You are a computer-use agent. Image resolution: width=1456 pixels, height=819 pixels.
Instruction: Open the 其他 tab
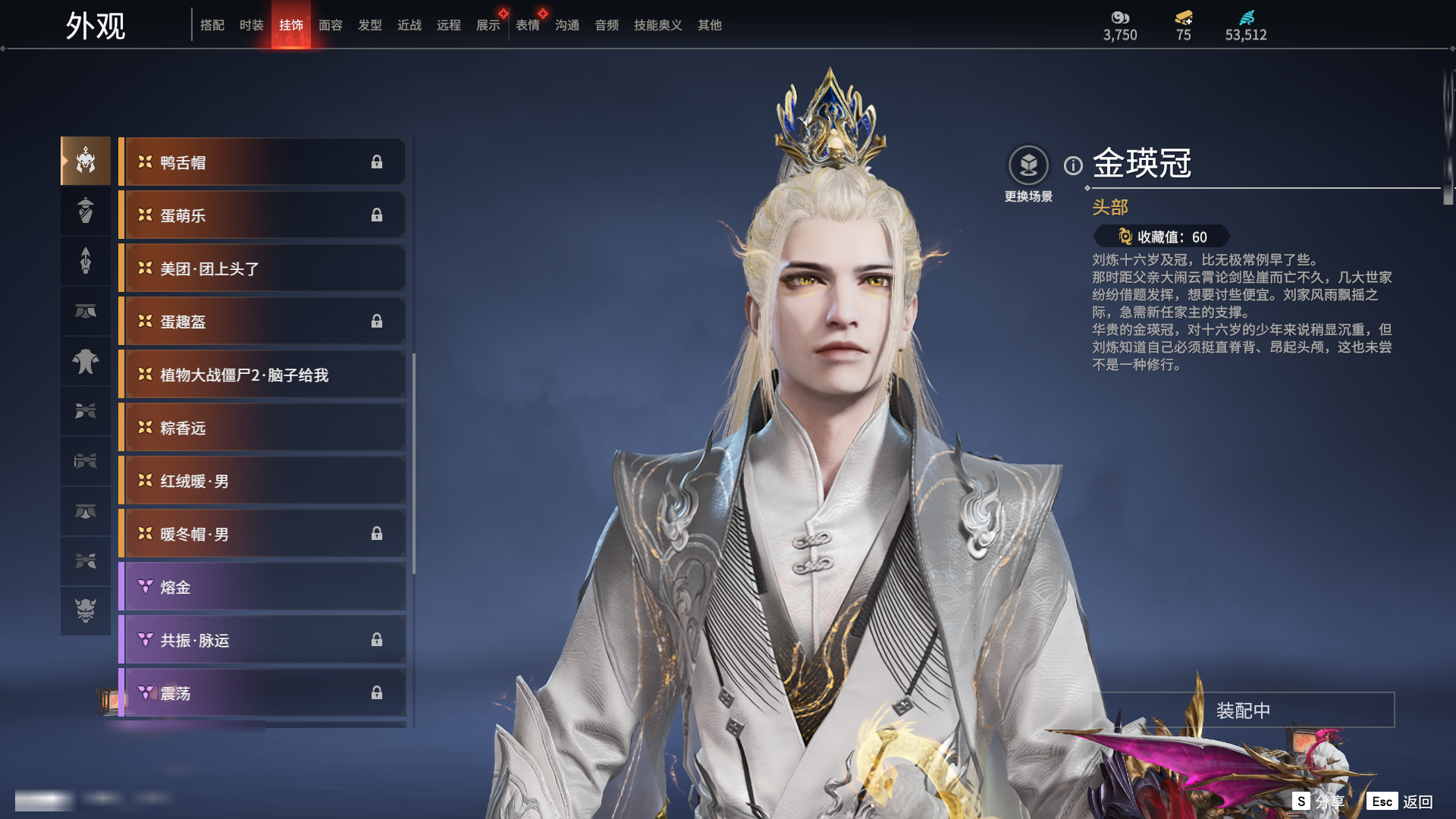point(710,25)
